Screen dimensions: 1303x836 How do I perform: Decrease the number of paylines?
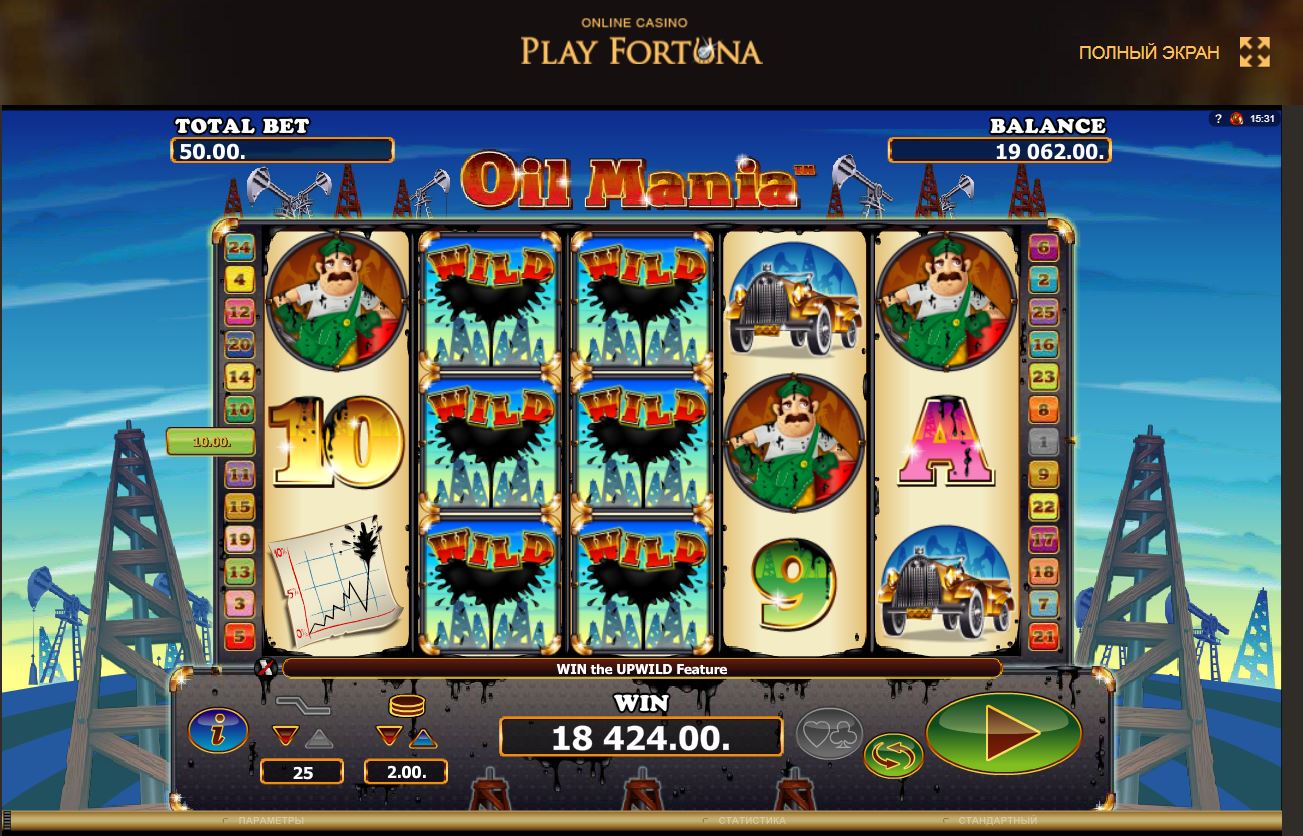click(285, 737)
